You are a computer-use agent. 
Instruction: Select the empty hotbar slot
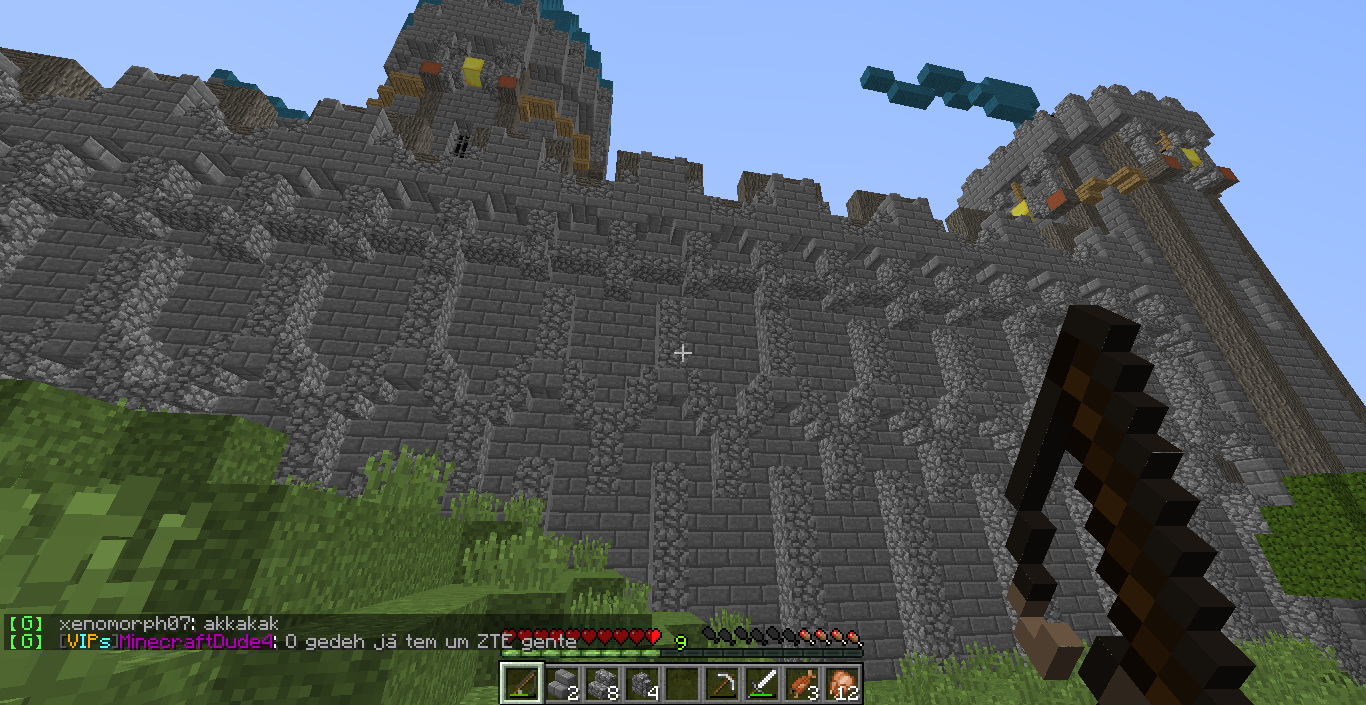682,683
